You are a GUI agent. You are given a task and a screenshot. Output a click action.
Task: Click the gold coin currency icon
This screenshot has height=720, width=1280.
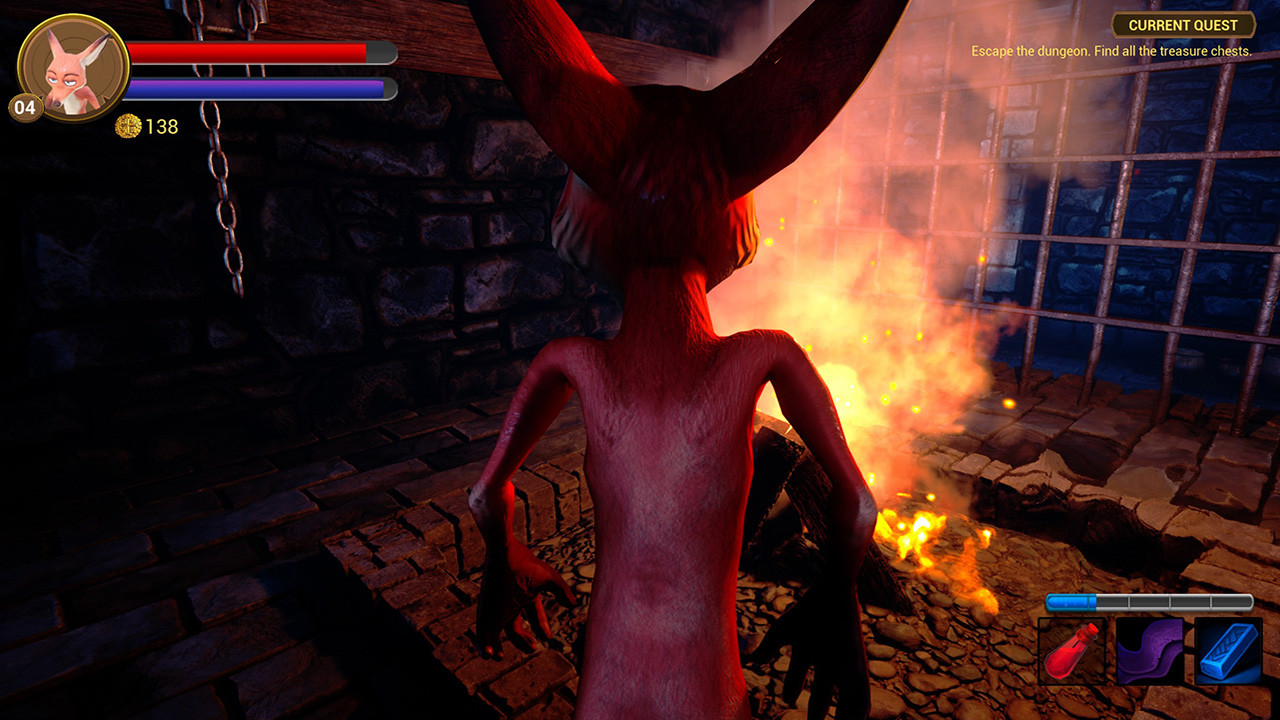pos(128,127)
